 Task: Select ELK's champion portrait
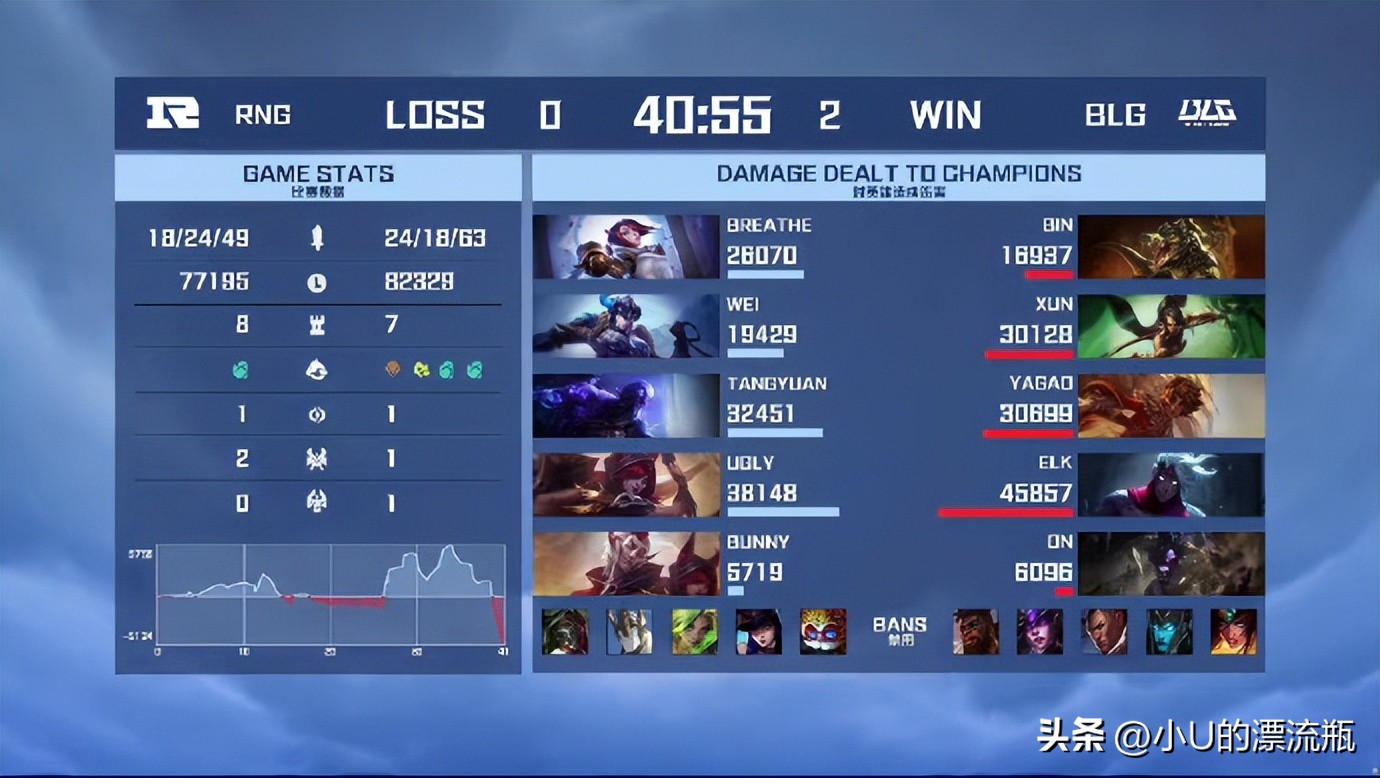(1171, 485)
